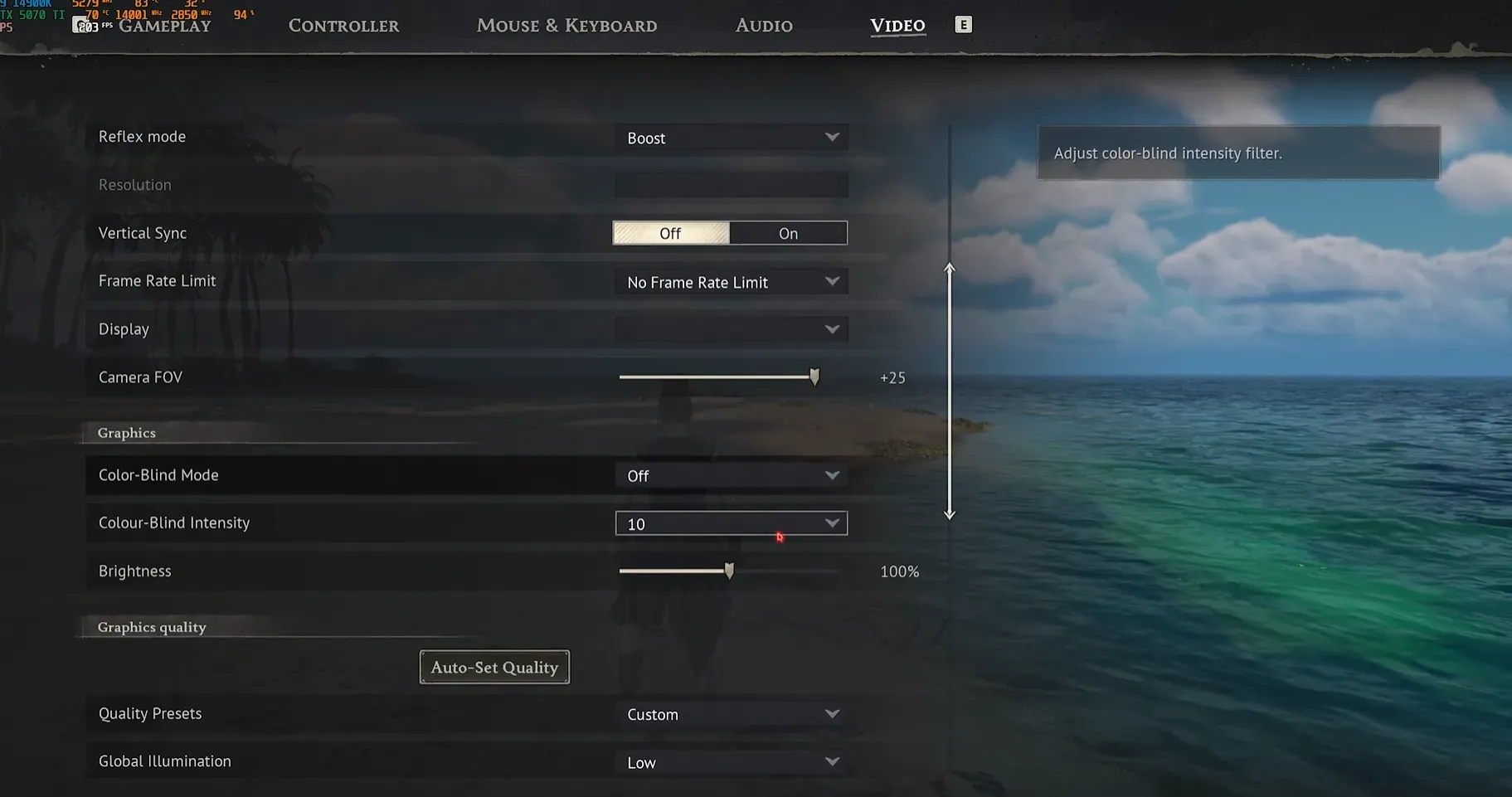Open the Mouse & Keyboard tab

coord(566,25)
